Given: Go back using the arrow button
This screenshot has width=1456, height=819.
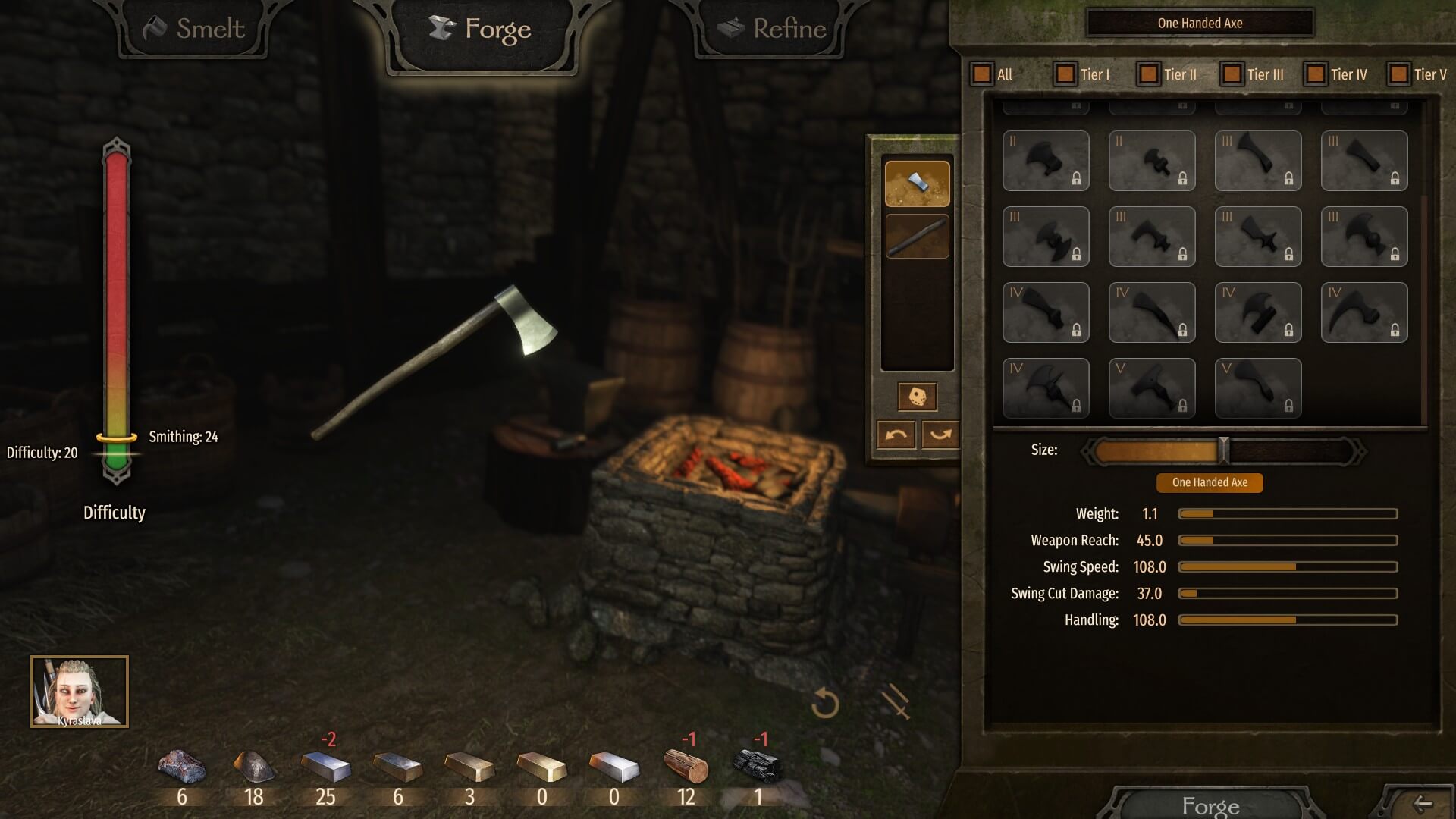Looking at the screenshot, I should click(1422, 804).
